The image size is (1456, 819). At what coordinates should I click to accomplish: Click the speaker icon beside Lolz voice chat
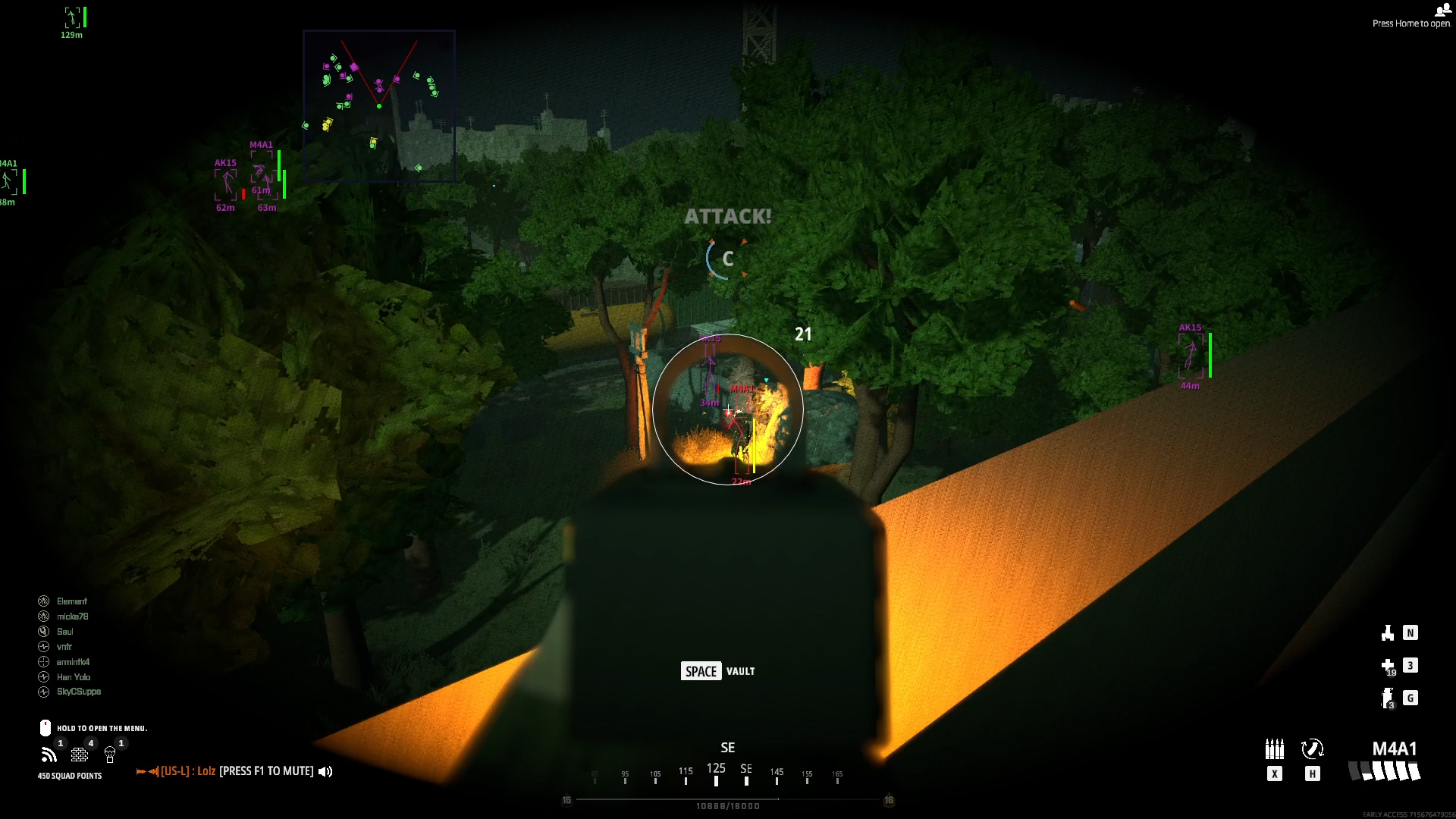pos(325,771)
